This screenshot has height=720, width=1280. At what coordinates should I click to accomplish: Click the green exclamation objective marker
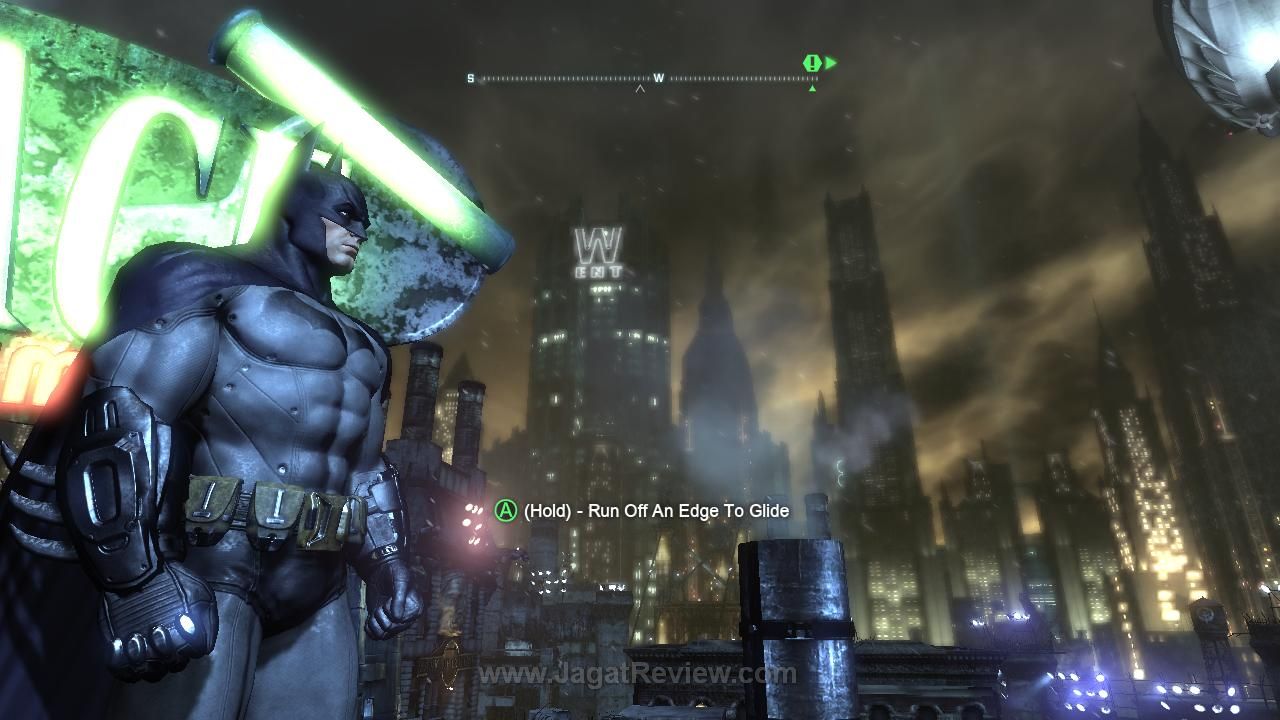click(x=812, y=63)
